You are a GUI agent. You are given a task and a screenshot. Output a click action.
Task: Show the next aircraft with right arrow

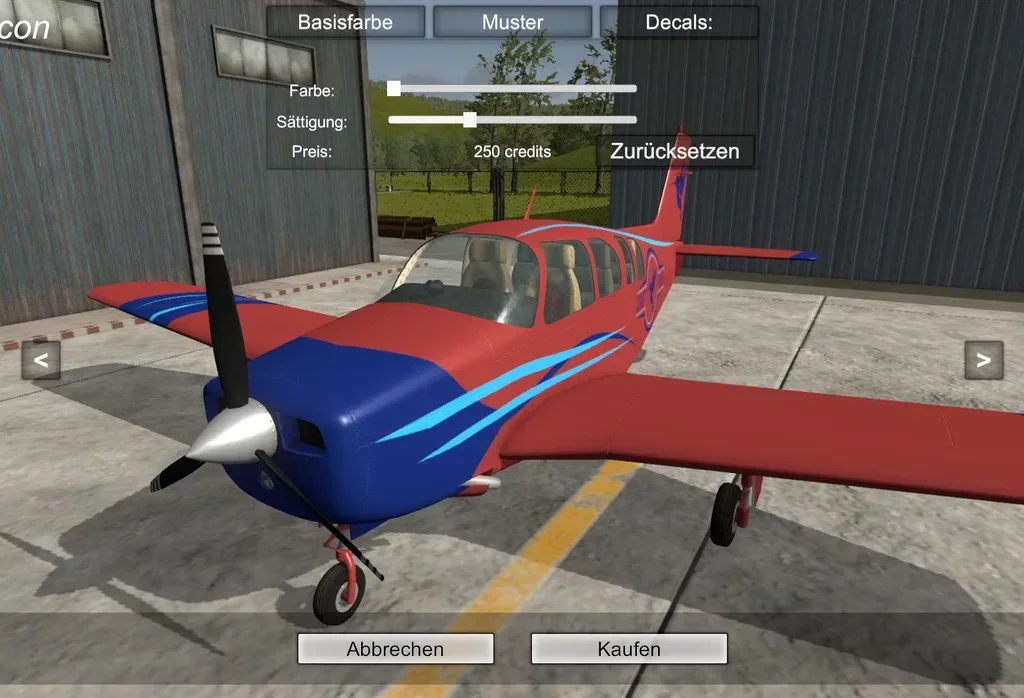click(x=983, y=360)
